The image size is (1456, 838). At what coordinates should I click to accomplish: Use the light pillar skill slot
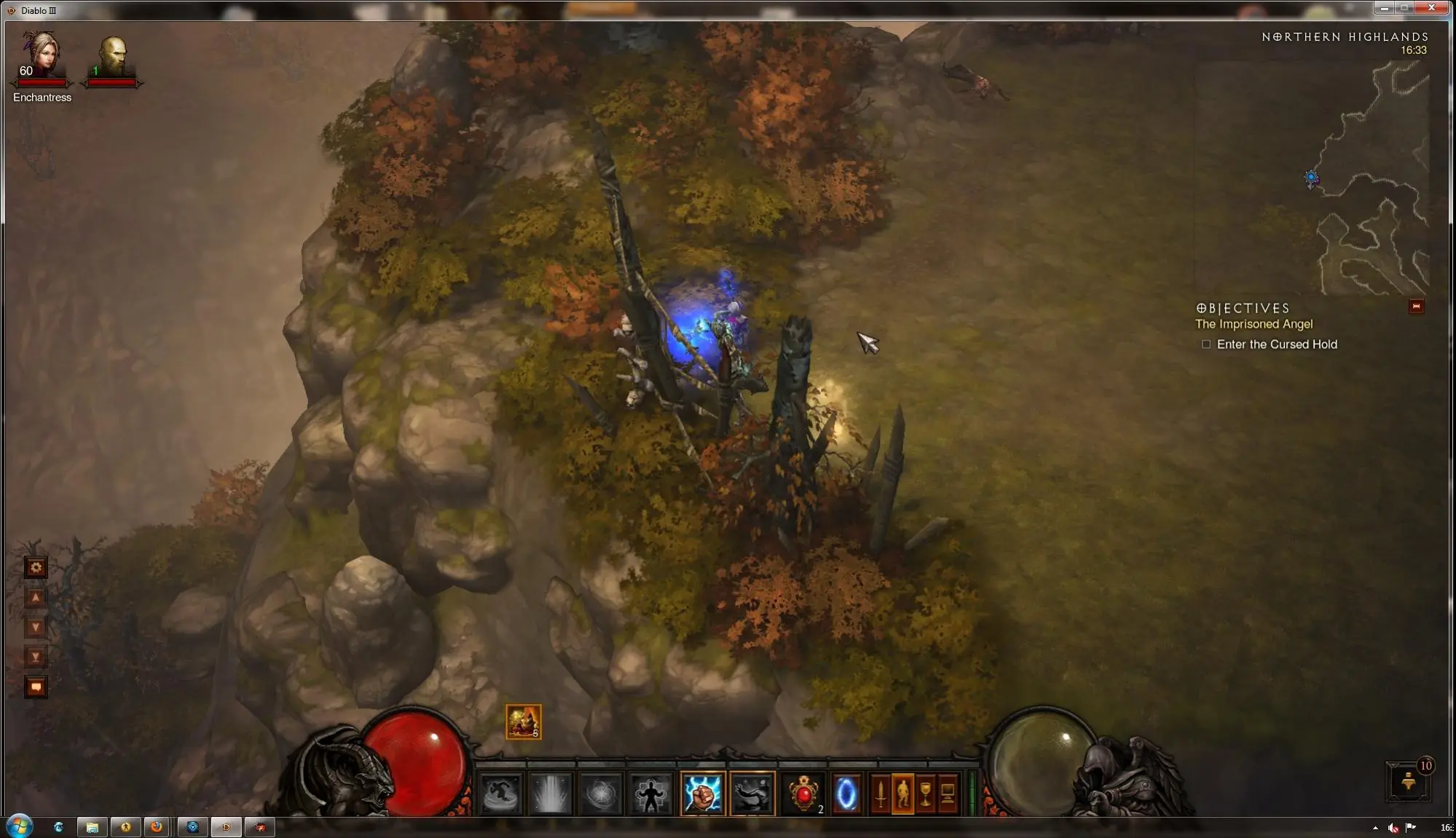[551, 794]
